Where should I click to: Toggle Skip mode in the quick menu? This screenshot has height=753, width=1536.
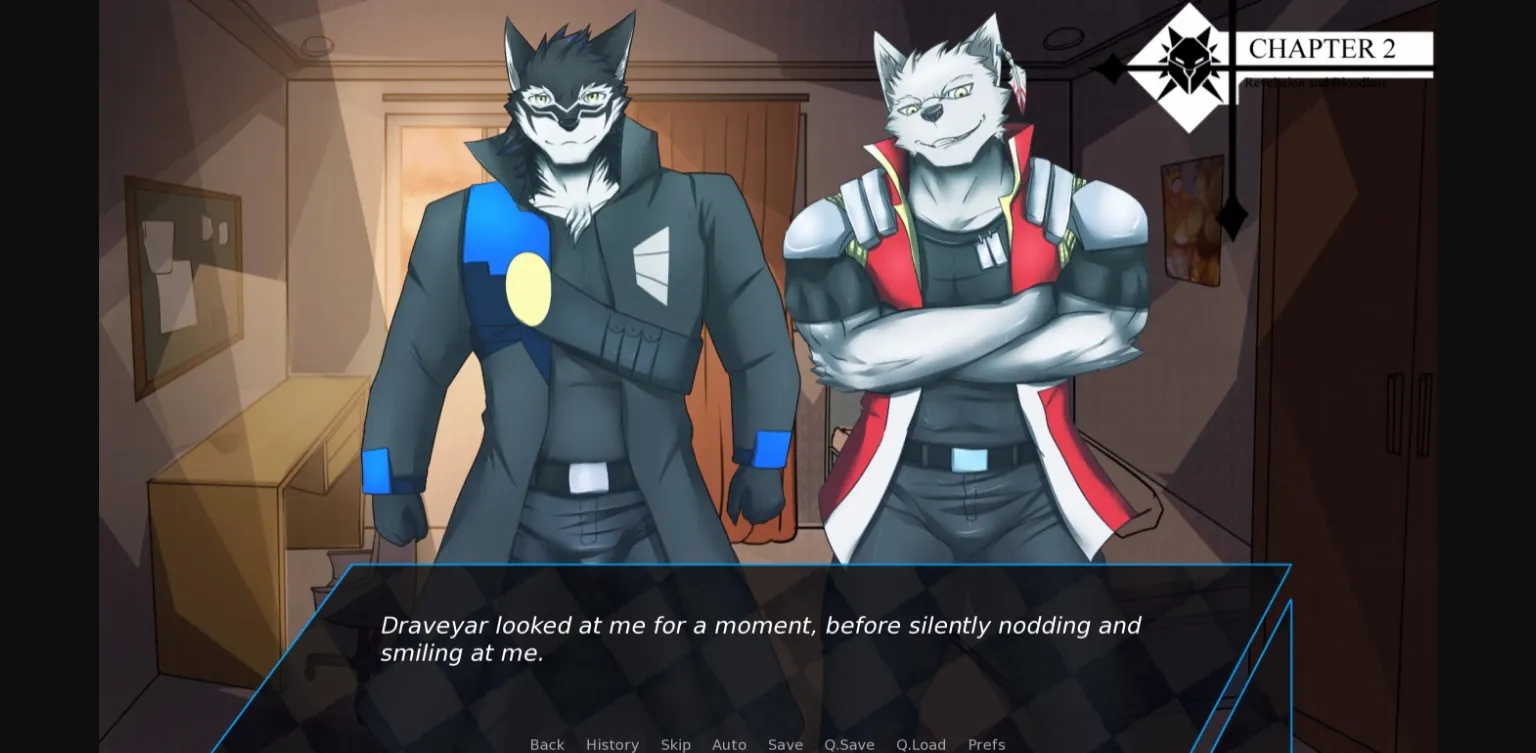pyautogui.click(x=676, y=745)
